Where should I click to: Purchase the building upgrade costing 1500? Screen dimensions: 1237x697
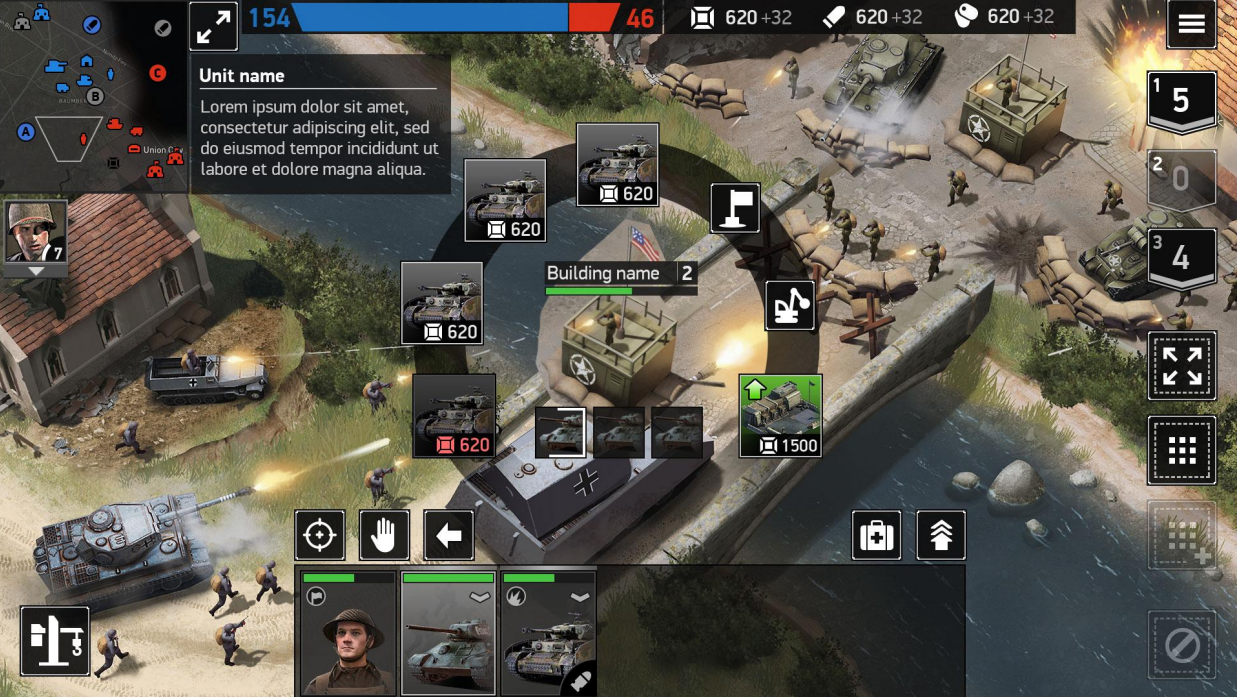point(780,415)
